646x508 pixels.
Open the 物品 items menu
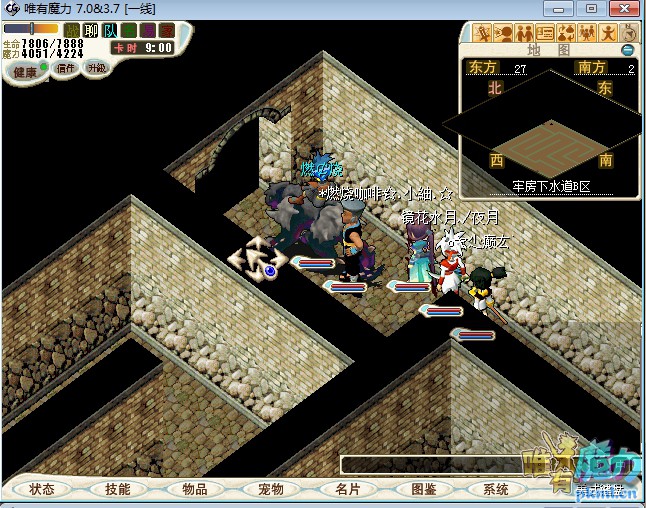(194, 489)
